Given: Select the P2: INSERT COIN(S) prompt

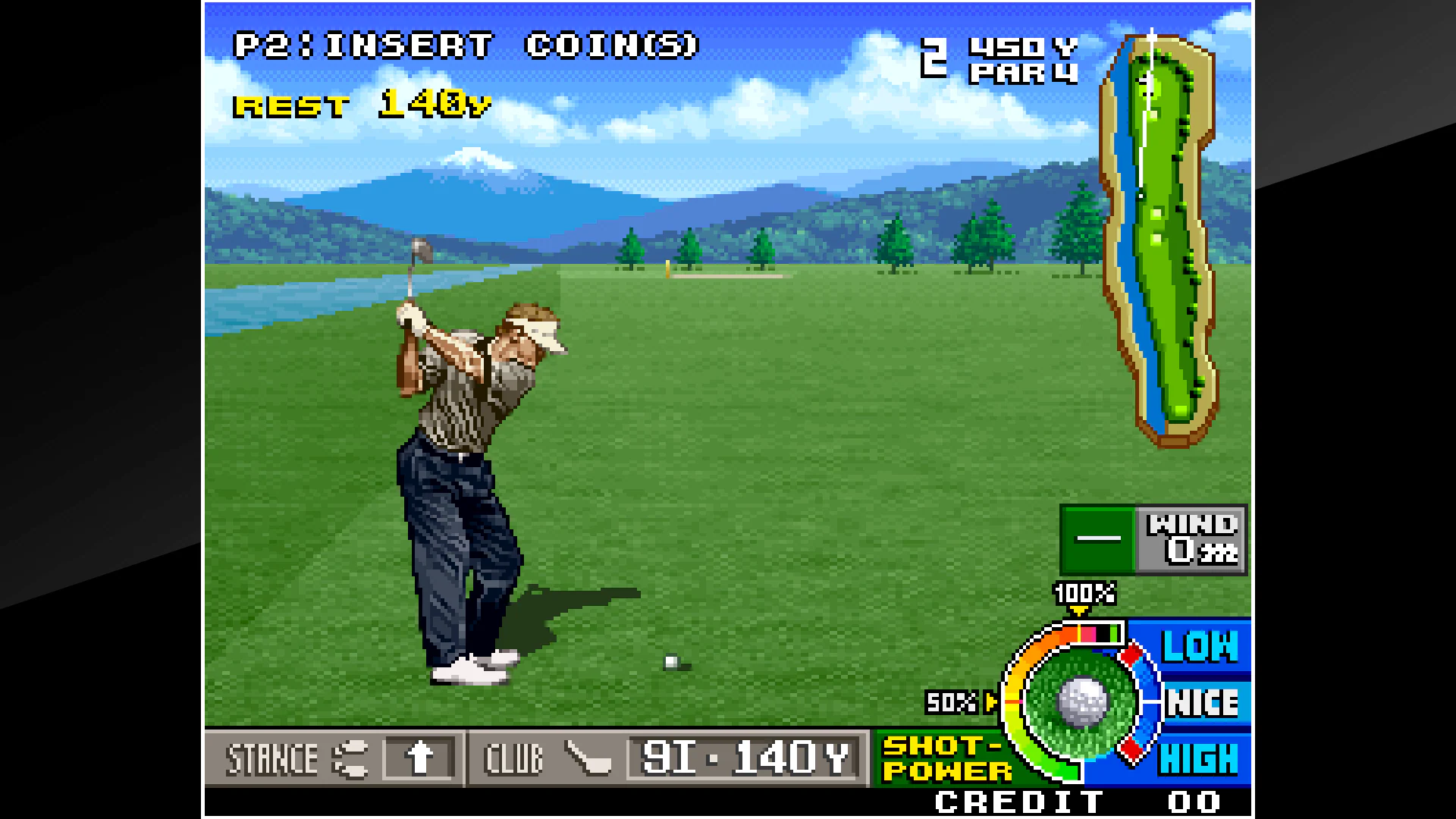Looking at the screenshot, I should pyautogui.click(x=466, y=45).
